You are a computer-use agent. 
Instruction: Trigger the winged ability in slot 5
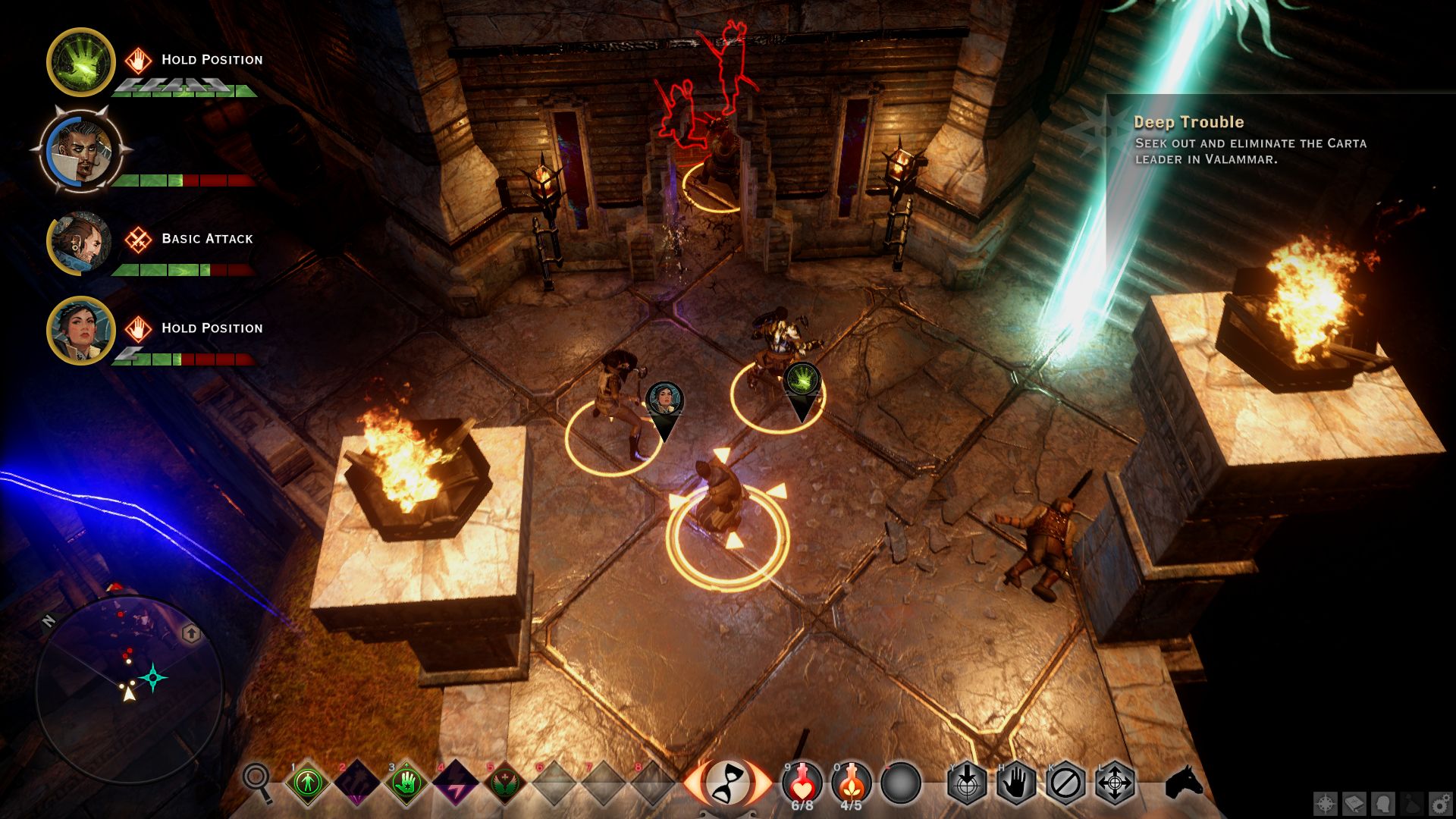[x=504, y=783]
